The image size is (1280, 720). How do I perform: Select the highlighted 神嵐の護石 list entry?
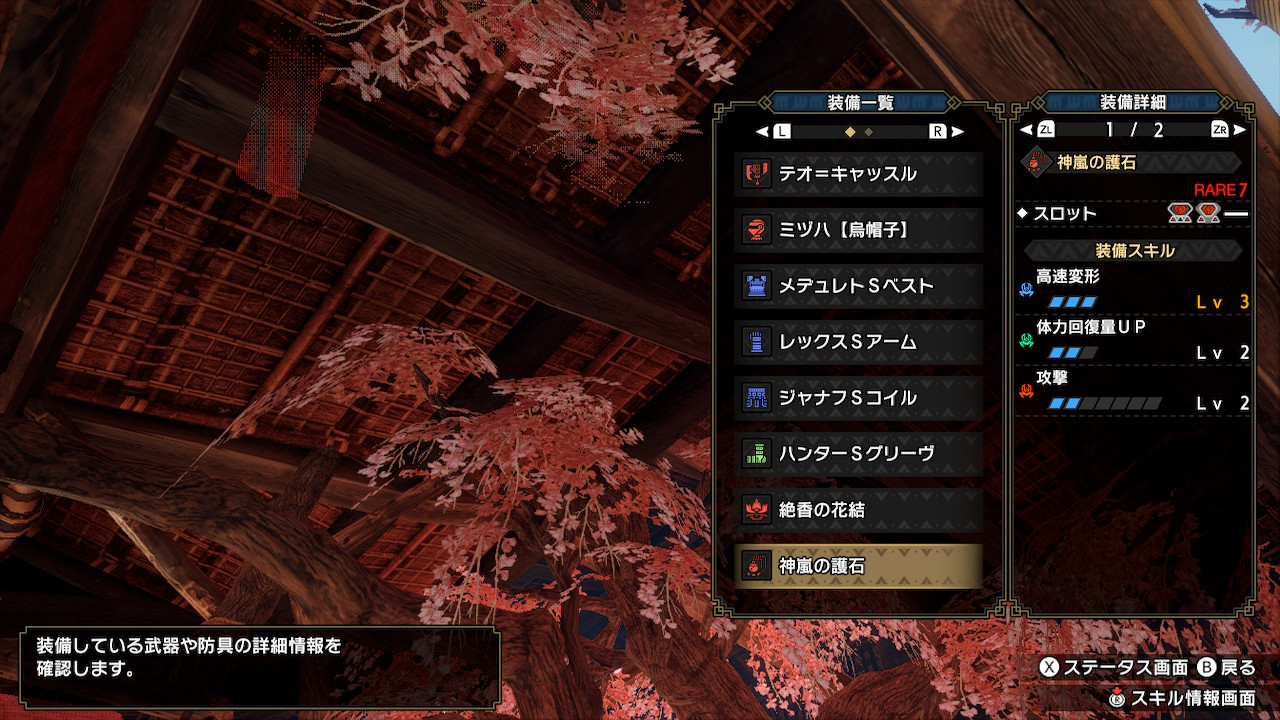click(858, 566)
